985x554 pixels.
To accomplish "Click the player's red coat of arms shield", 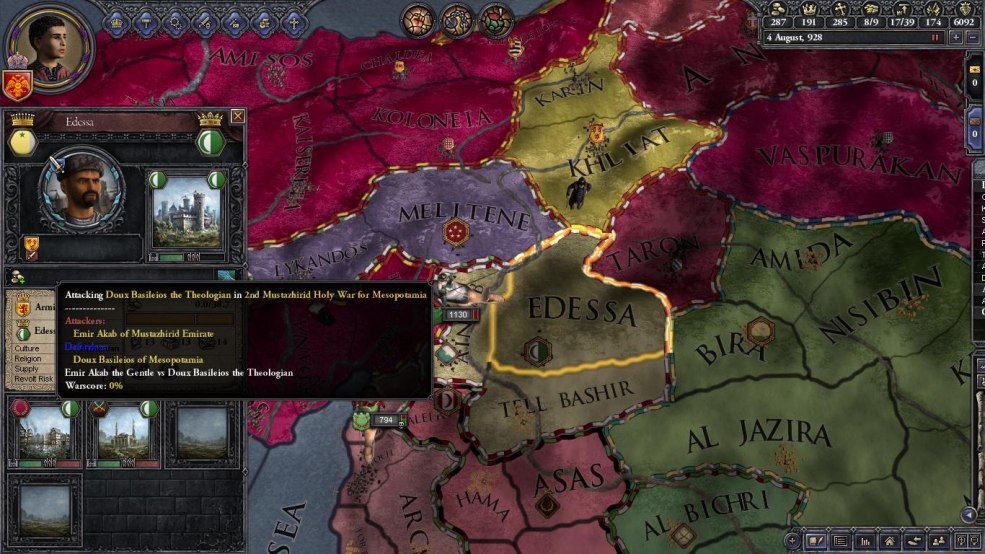I will click(16, 86).
